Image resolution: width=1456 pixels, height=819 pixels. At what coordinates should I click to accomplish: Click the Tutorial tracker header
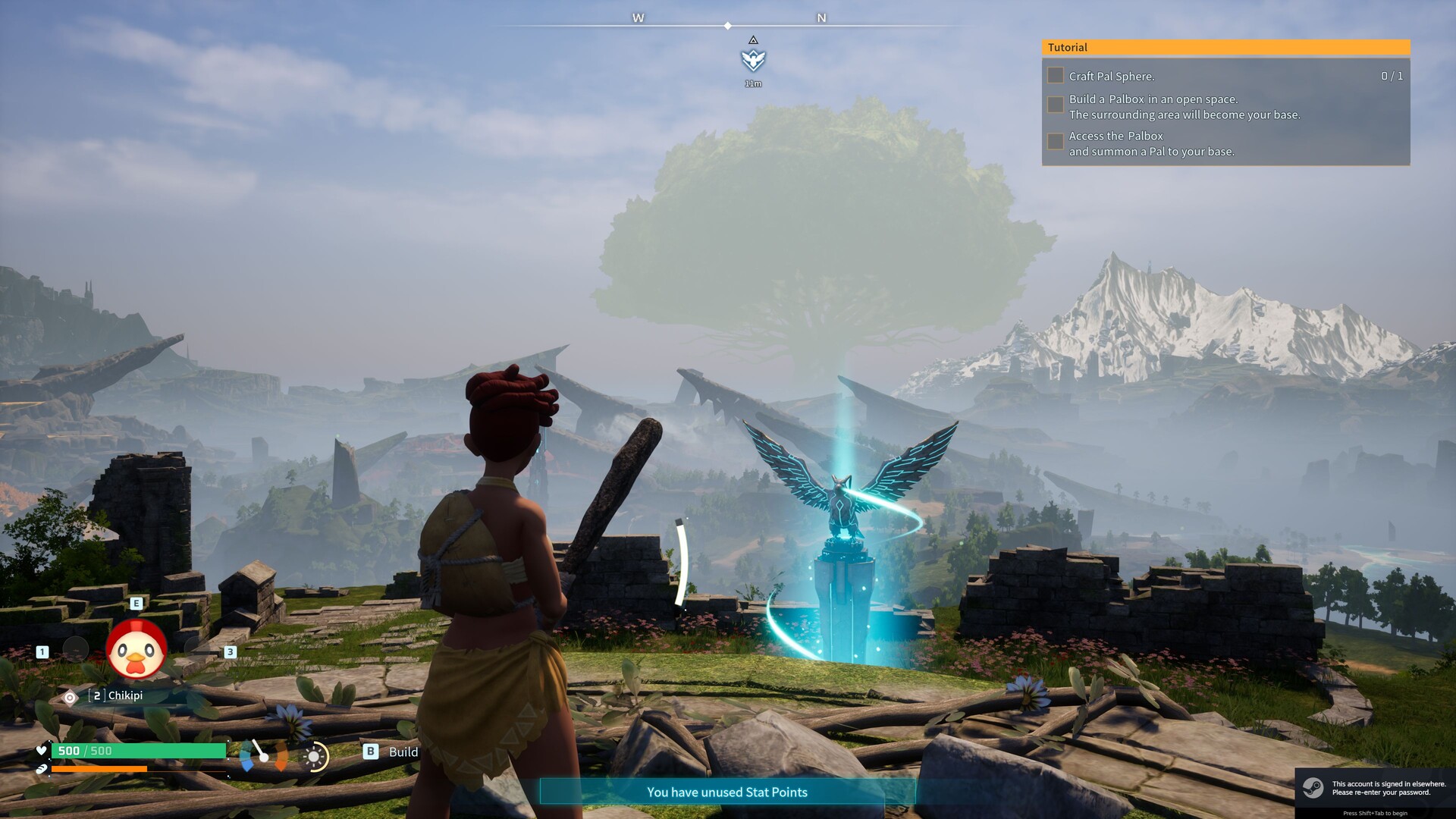point(1225,47)
